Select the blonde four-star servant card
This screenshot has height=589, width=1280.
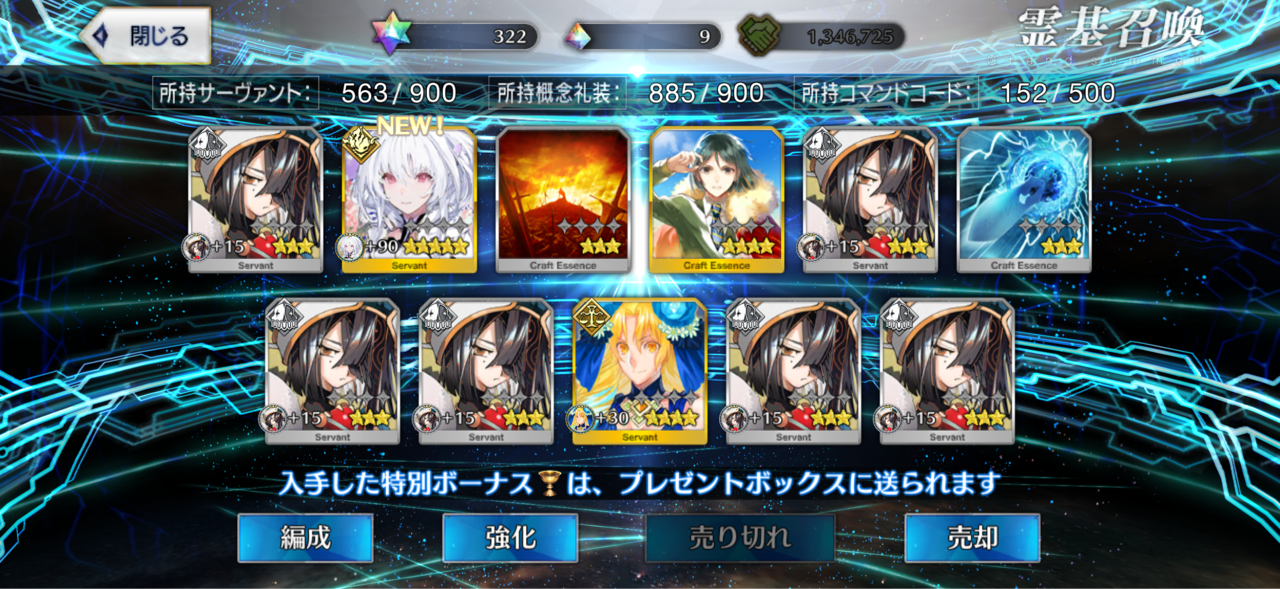point(640,371)
